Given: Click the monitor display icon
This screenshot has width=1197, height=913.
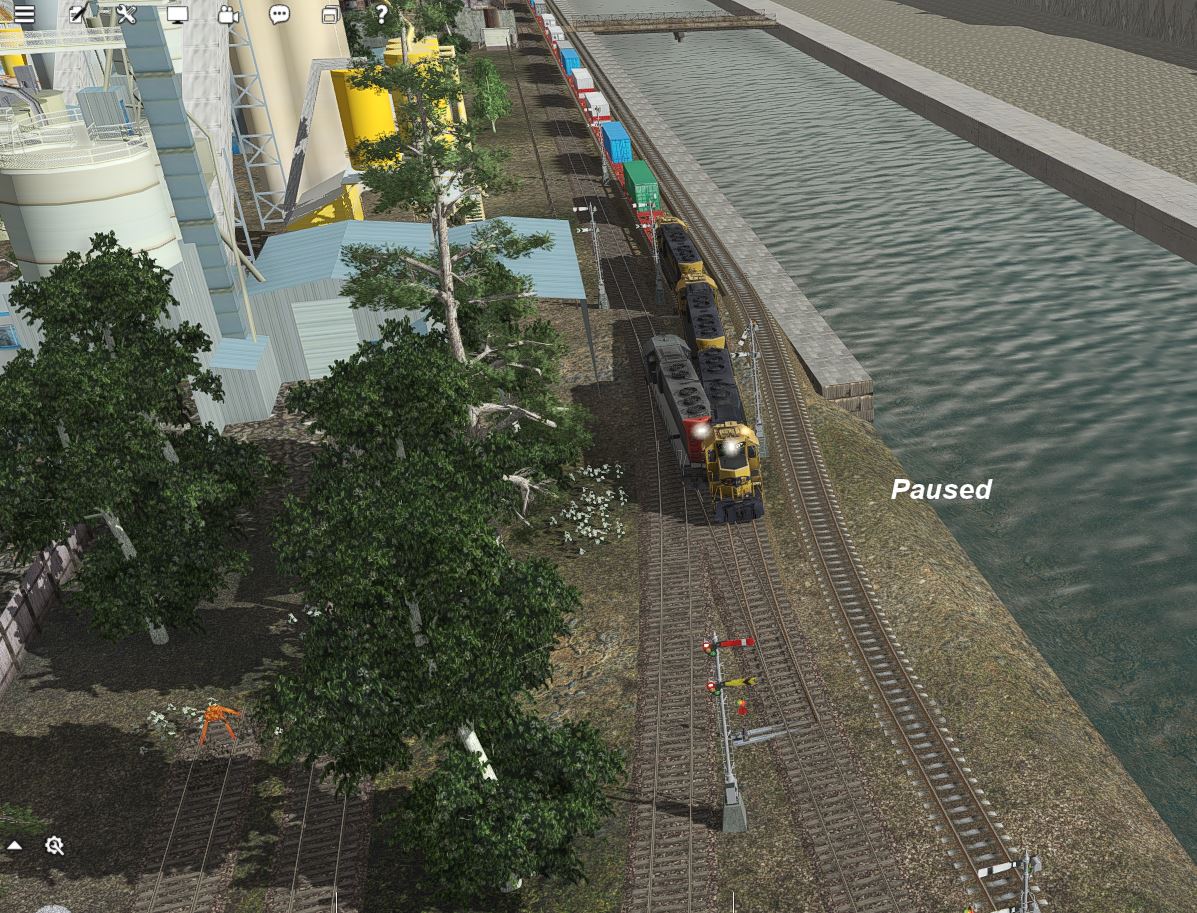Looking at the screenshot, I should (x=178, y=15).
